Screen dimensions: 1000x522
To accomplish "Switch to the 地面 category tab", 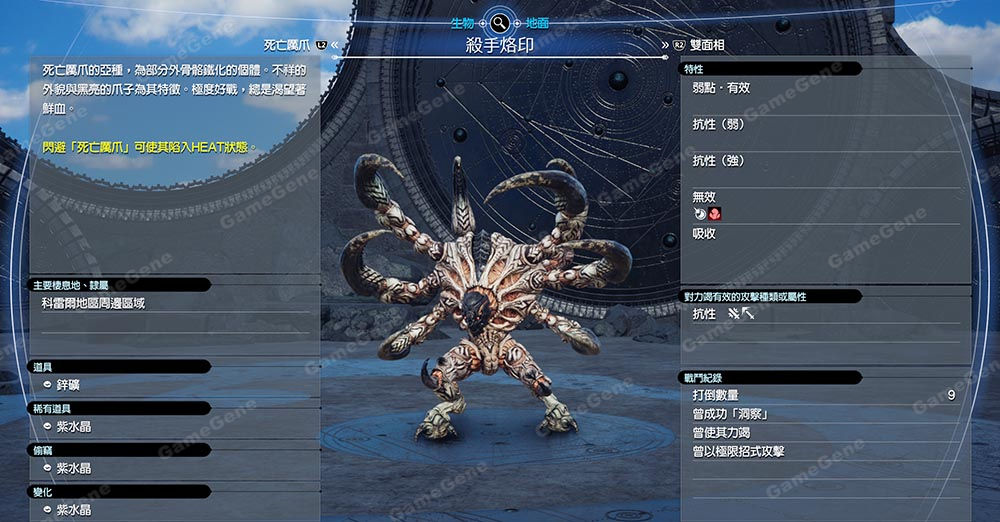I will [x=536, y=22].
